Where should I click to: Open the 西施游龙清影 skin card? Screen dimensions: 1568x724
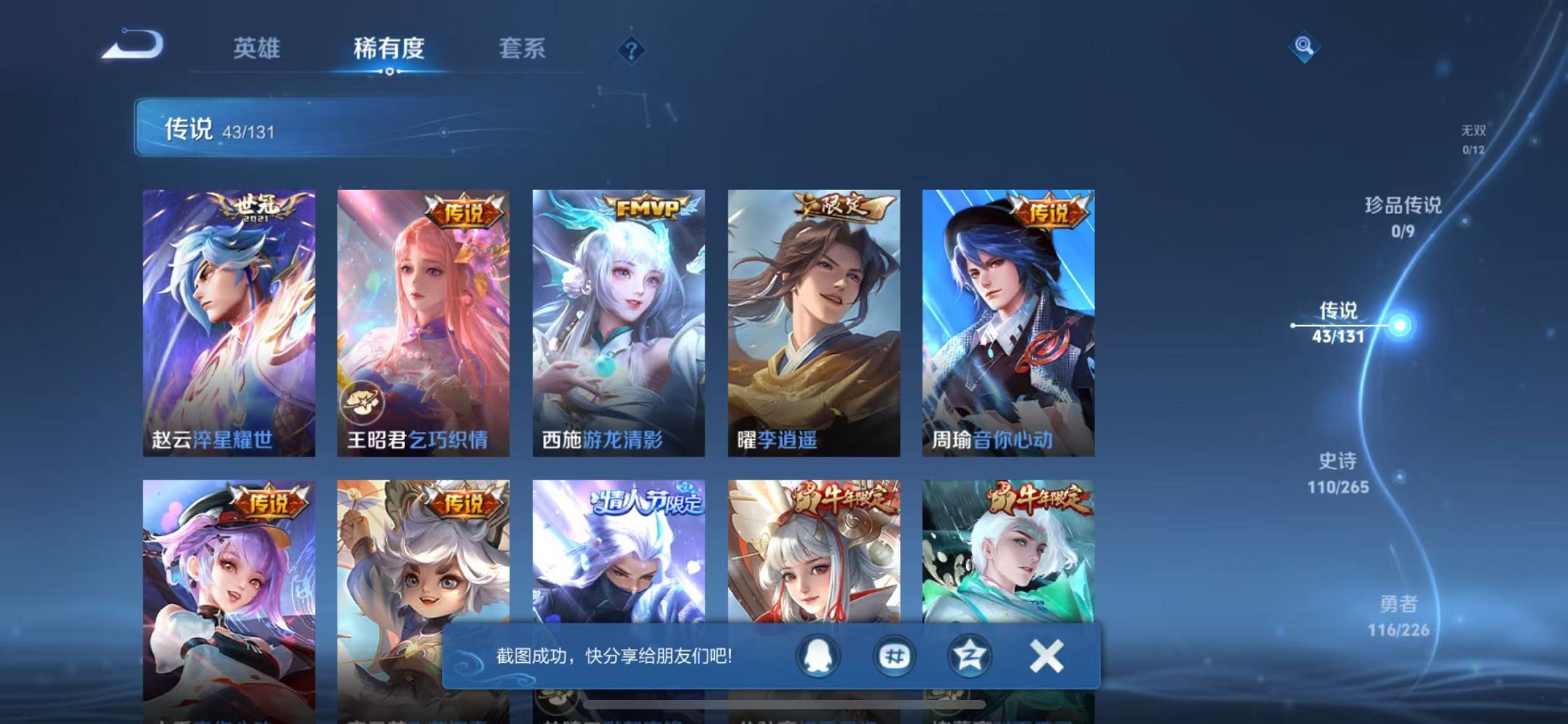[618, 320]
